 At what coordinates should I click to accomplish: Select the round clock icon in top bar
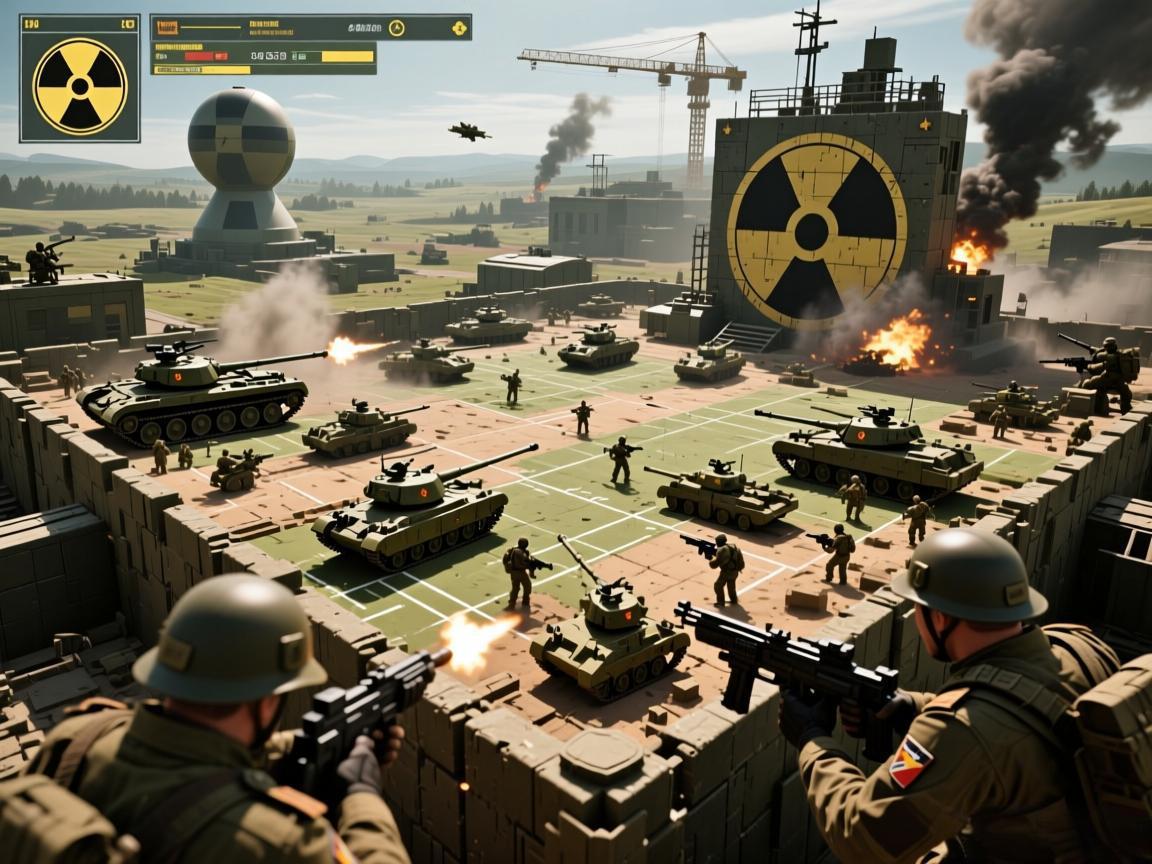click(x=396, y=28)
